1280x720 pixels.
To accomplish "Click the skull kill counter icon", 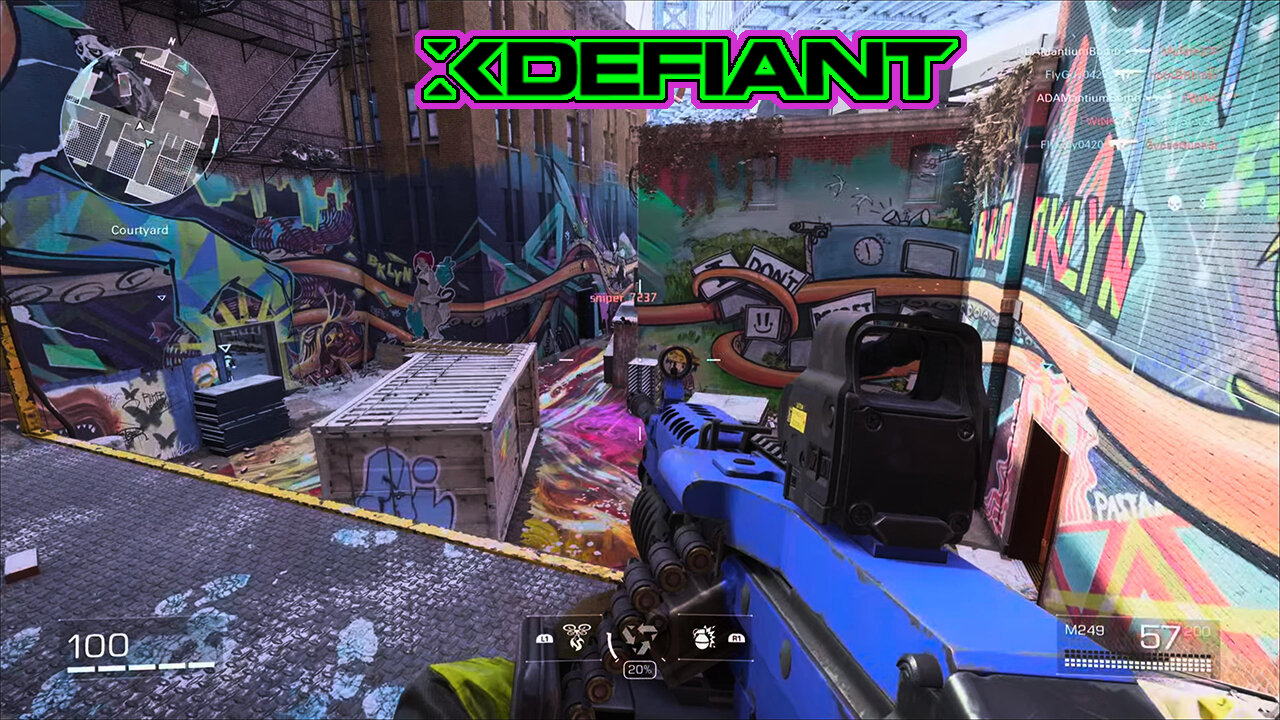I will 1175,203.
